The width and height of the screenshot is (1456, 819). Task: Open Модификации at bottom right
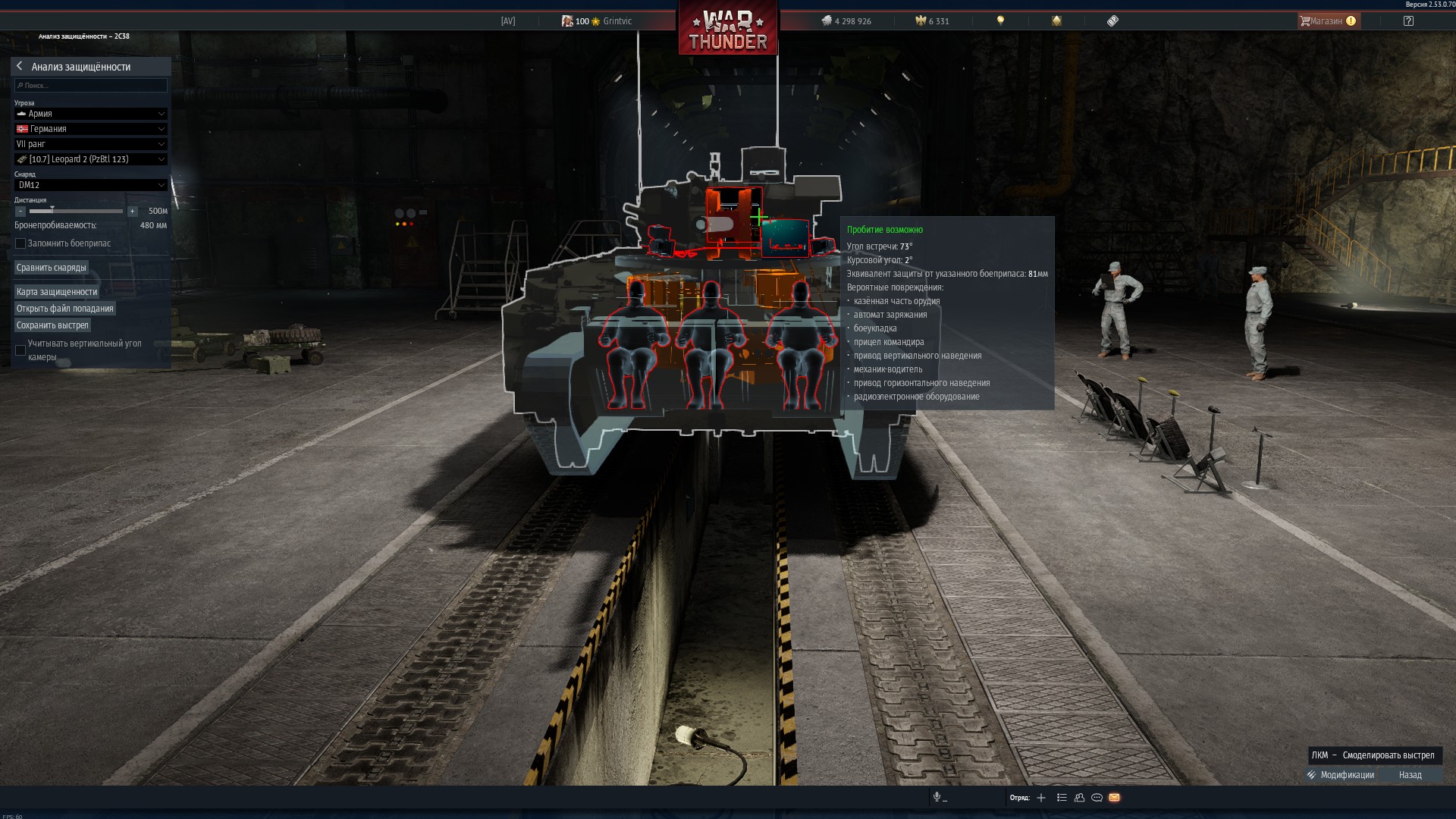(x=1341, y=775)
